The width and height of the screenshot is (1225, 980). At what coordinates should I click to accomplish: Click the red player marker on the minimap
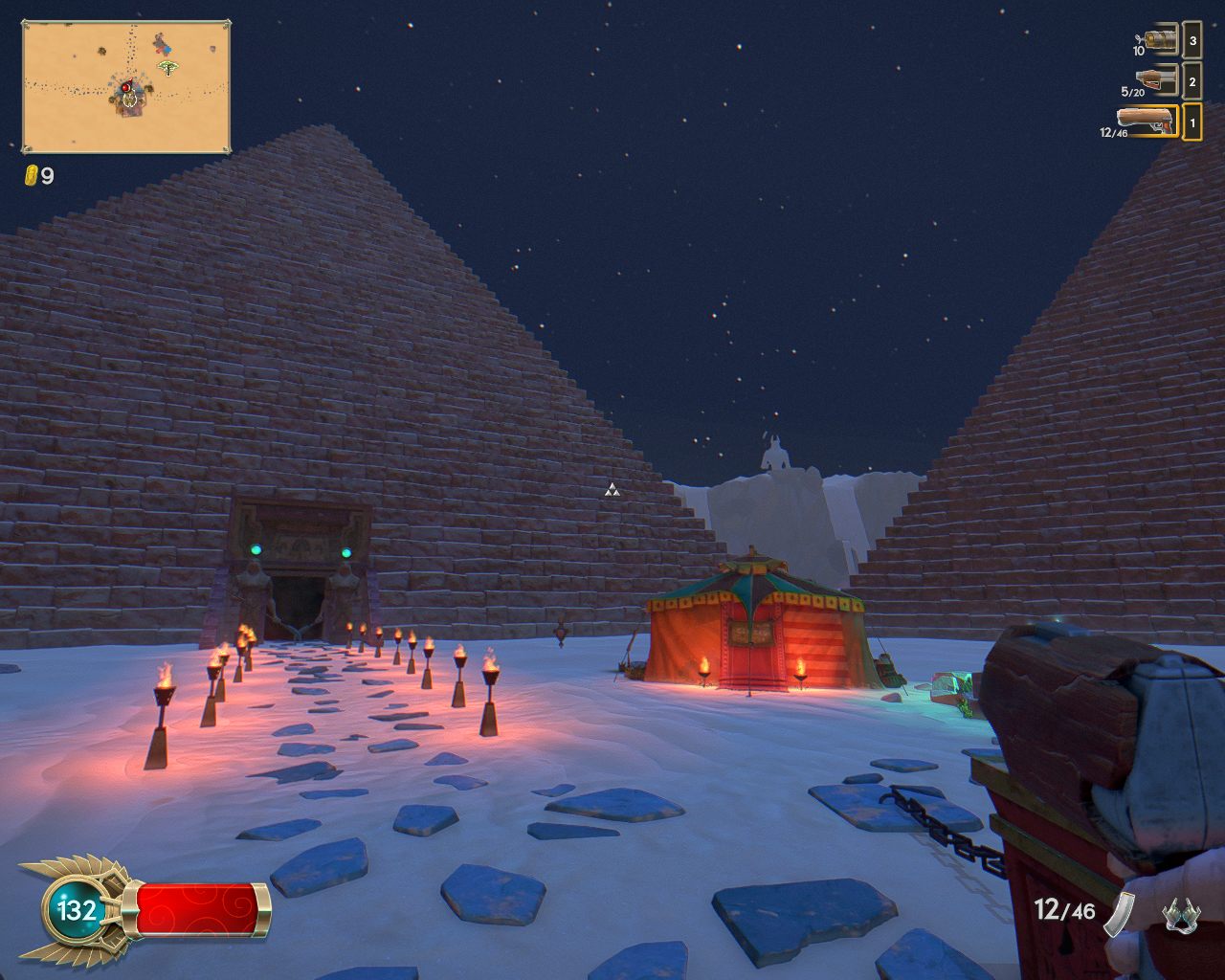coord(126,86)
